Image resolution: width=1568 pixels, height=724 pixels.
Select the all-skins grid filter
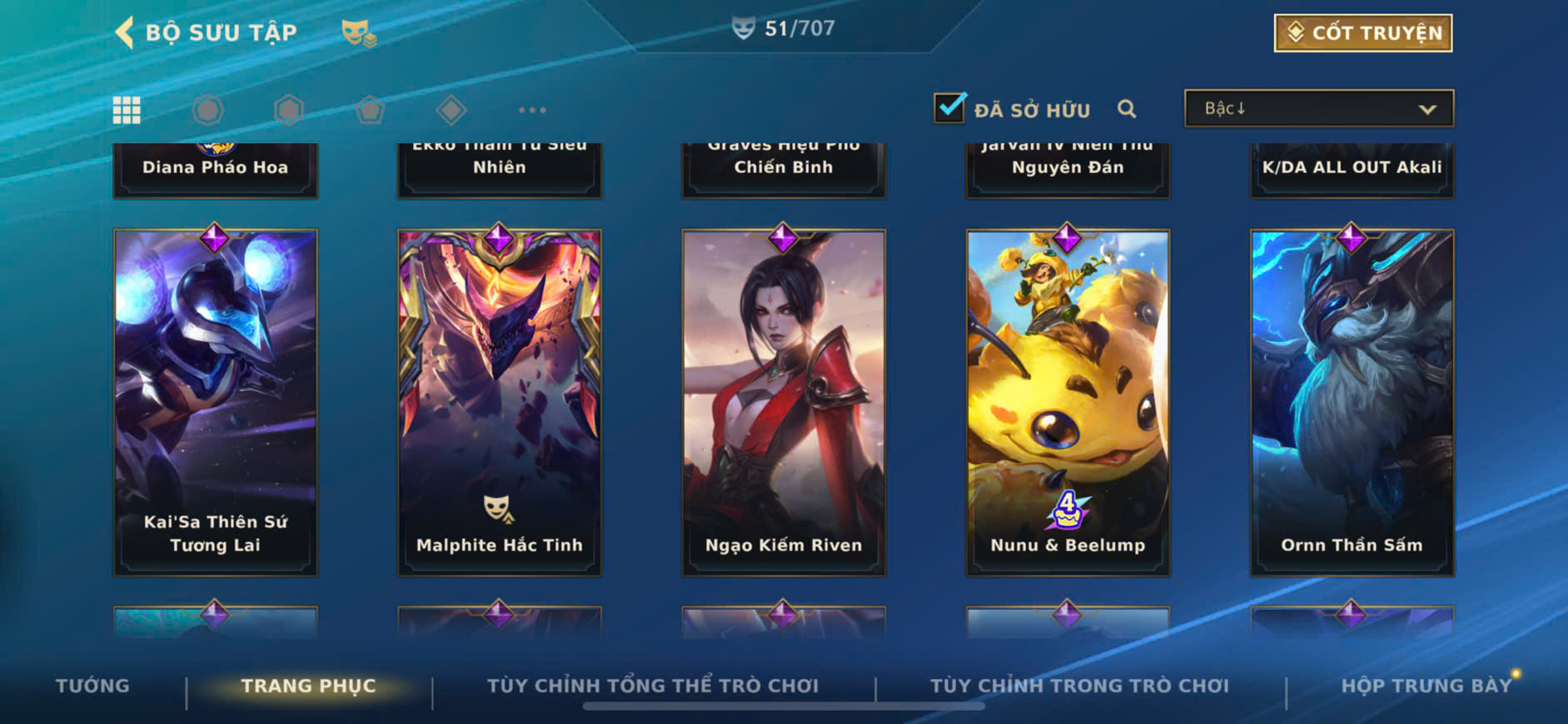point(127,110)
